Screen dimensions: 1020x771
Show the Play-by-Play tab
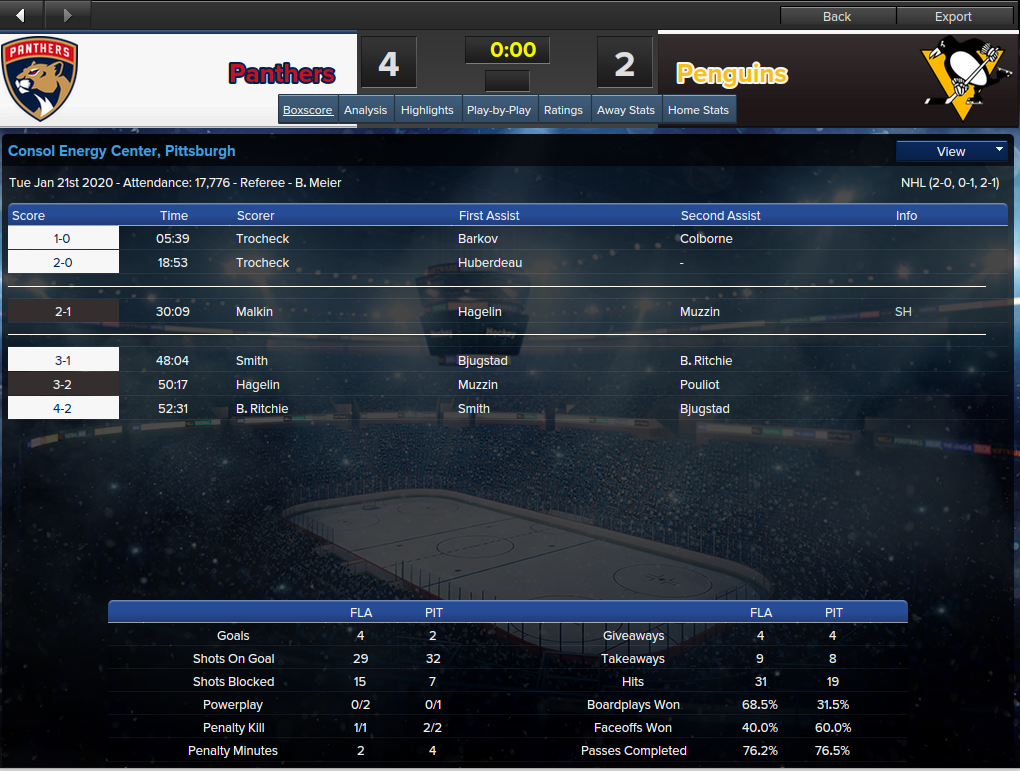(x=498, y=110)
